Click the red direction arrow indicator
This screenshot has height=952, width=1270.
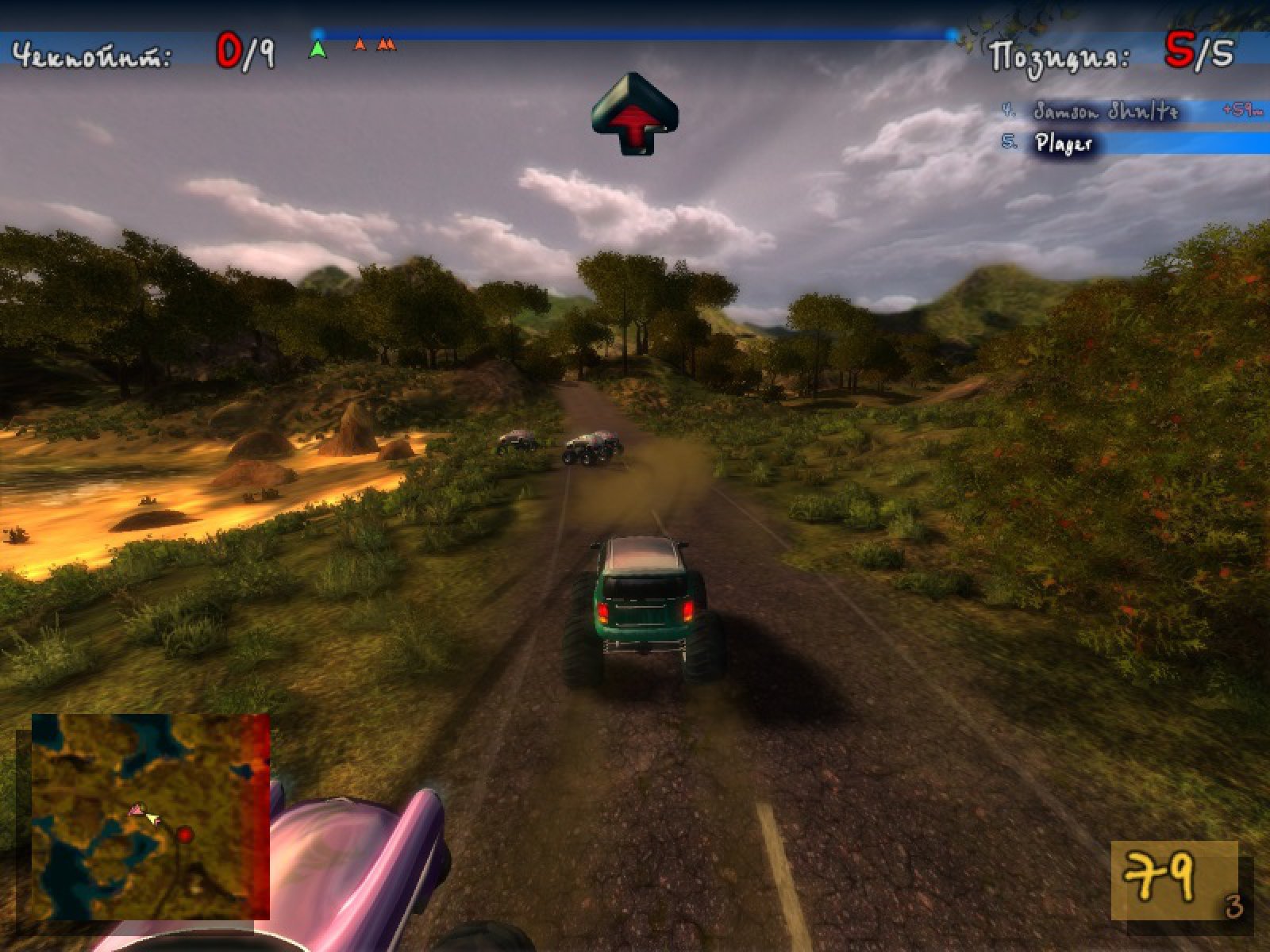point(634,113)
